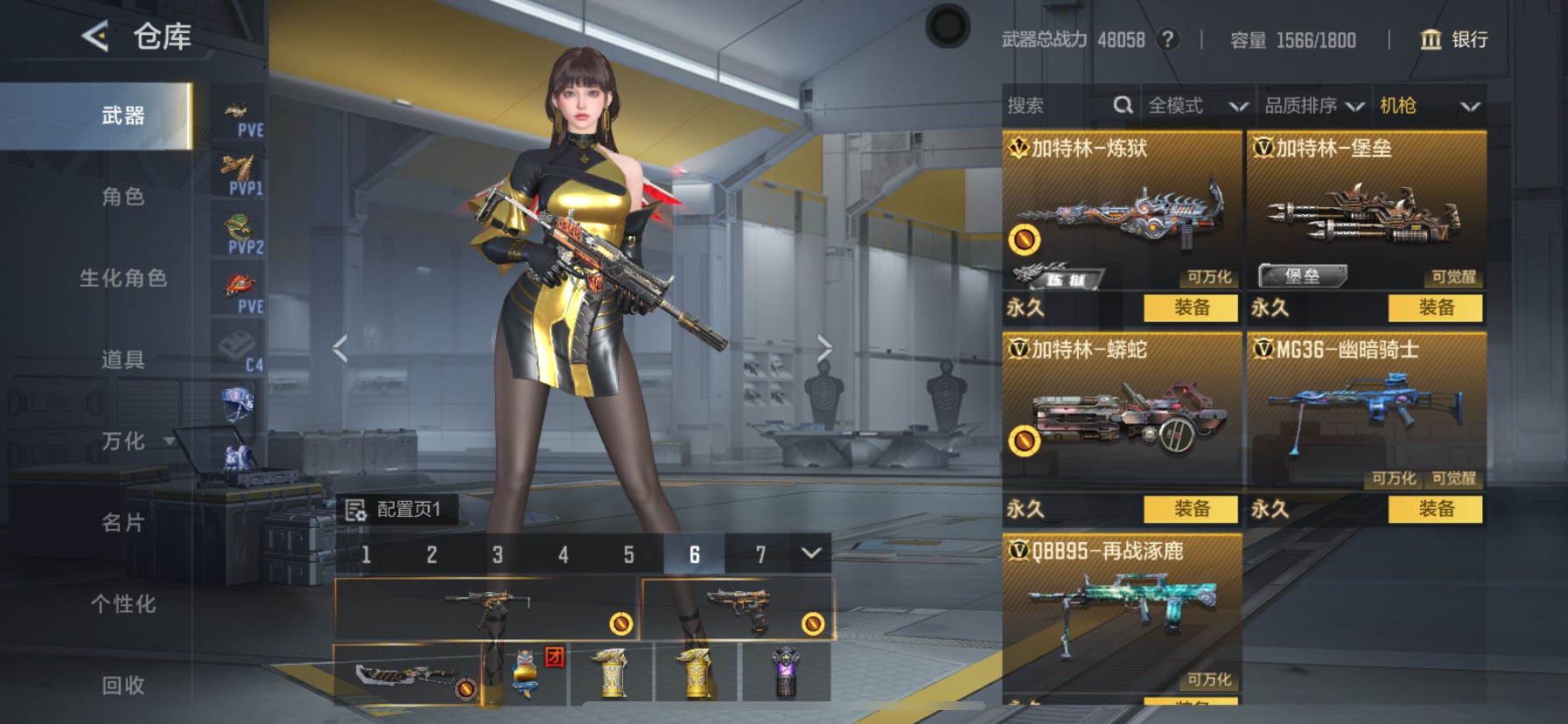
Task: Show the question mark info for 武器总战力
Action: click(1167, 39)
